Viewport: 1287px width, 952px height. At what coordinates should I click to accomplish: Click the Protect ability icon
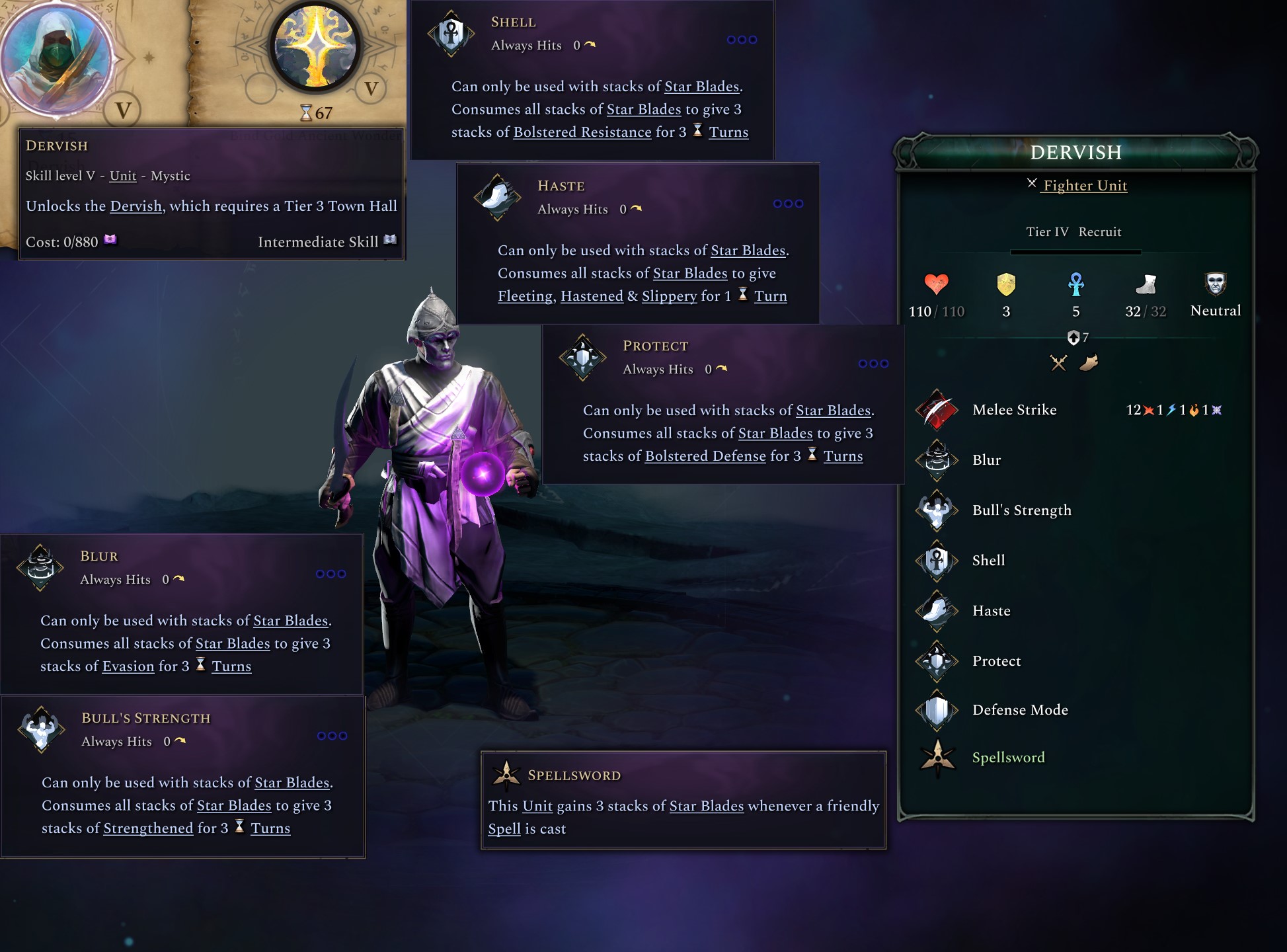(937, 660)
